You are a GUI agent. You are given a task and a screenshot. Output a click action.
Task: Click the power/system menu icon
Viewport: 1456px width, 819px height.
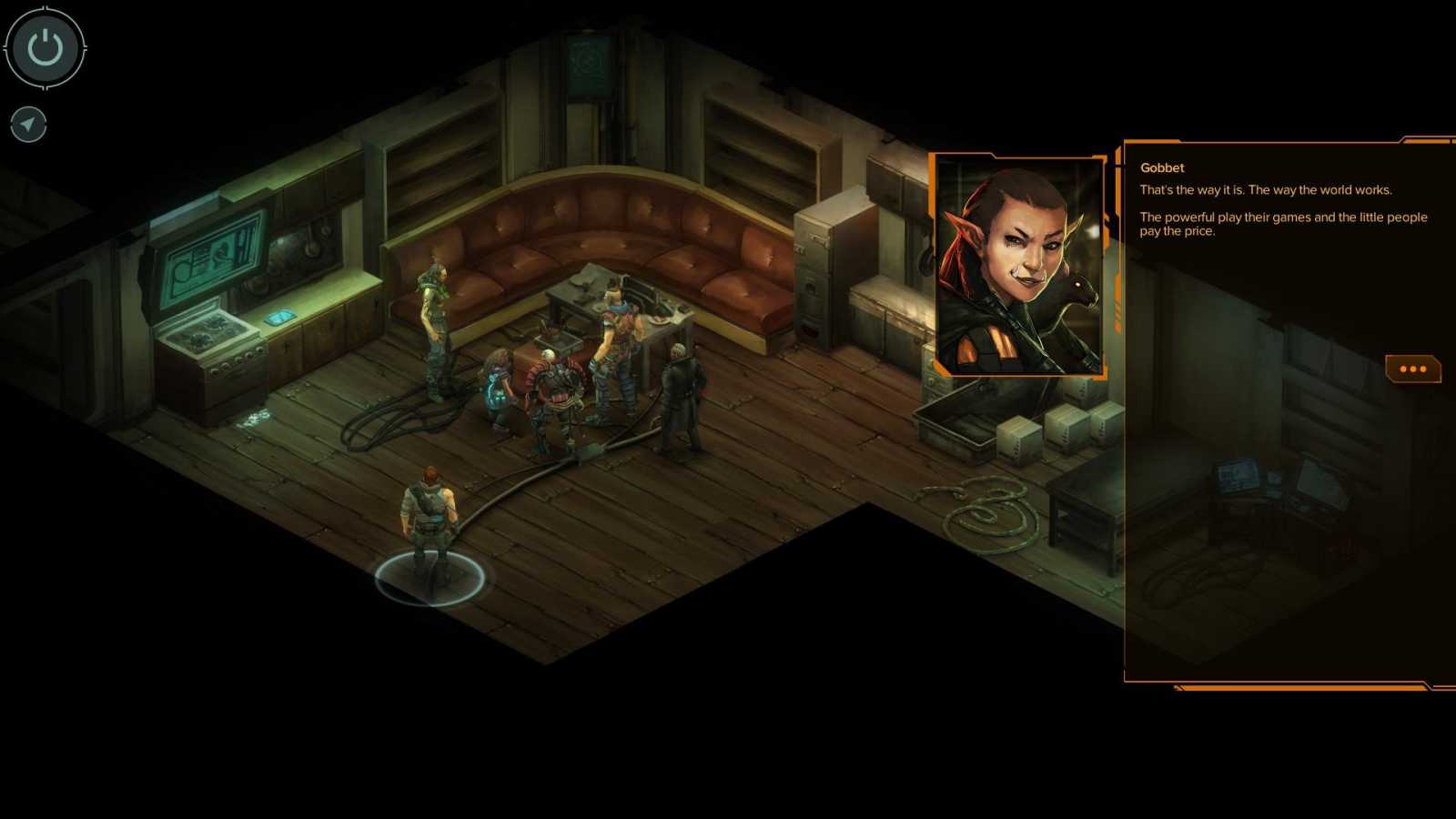pos(44,49)
